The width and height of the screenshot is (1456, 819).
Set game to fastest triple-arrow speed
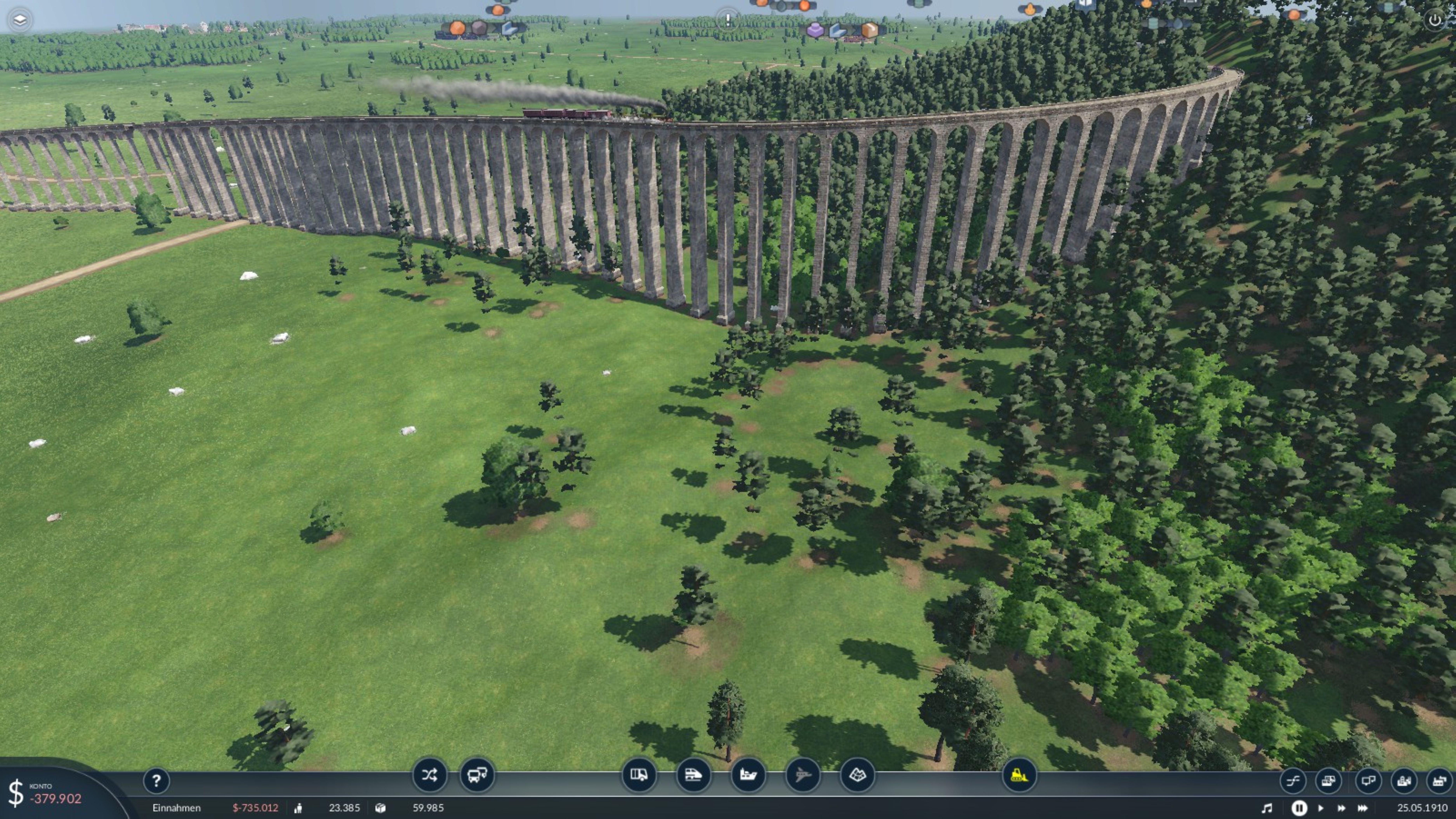click(x=1363, y=808)
